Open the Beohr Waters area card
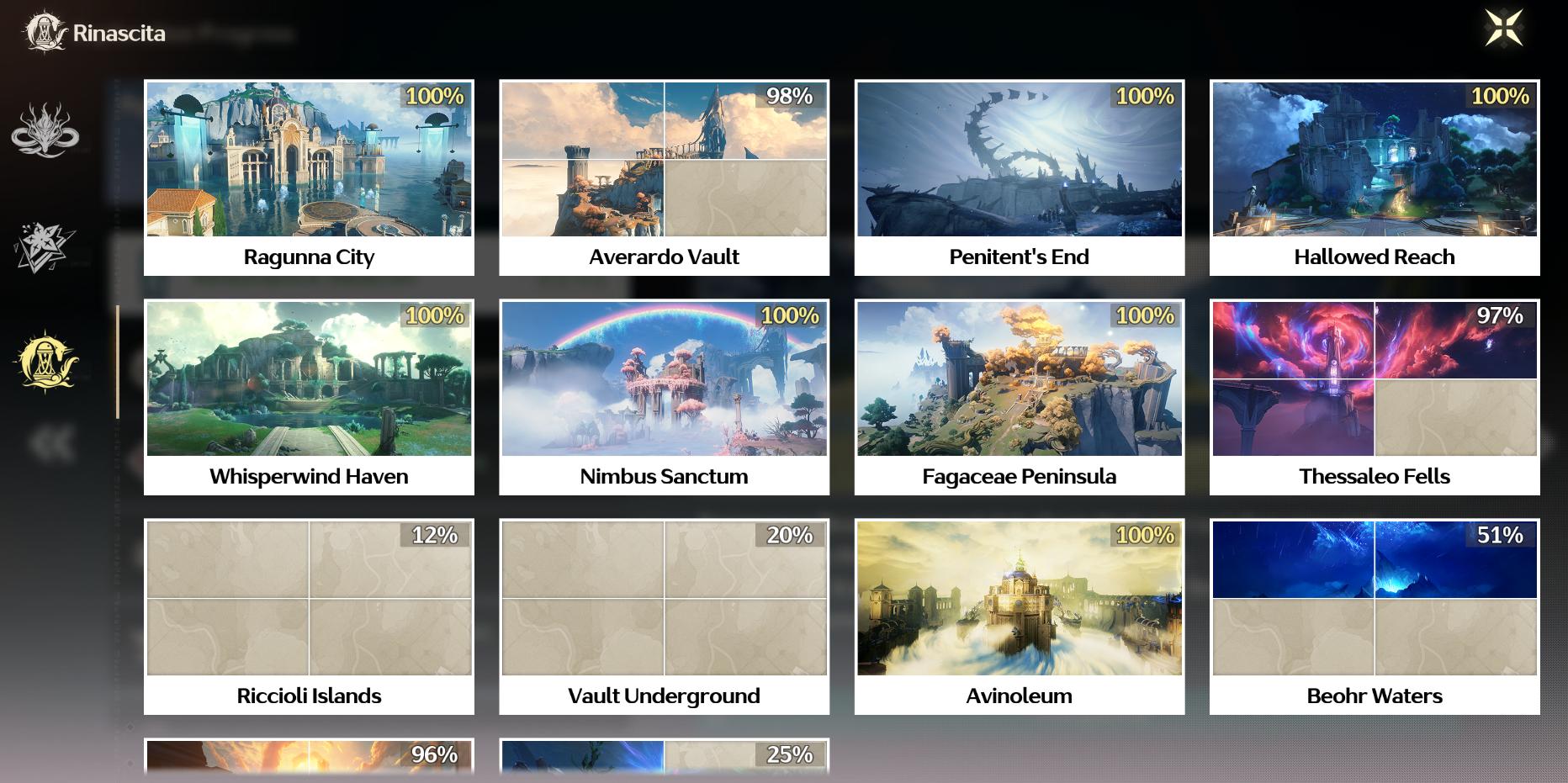1568x783 pixels. coord(1375,616)
